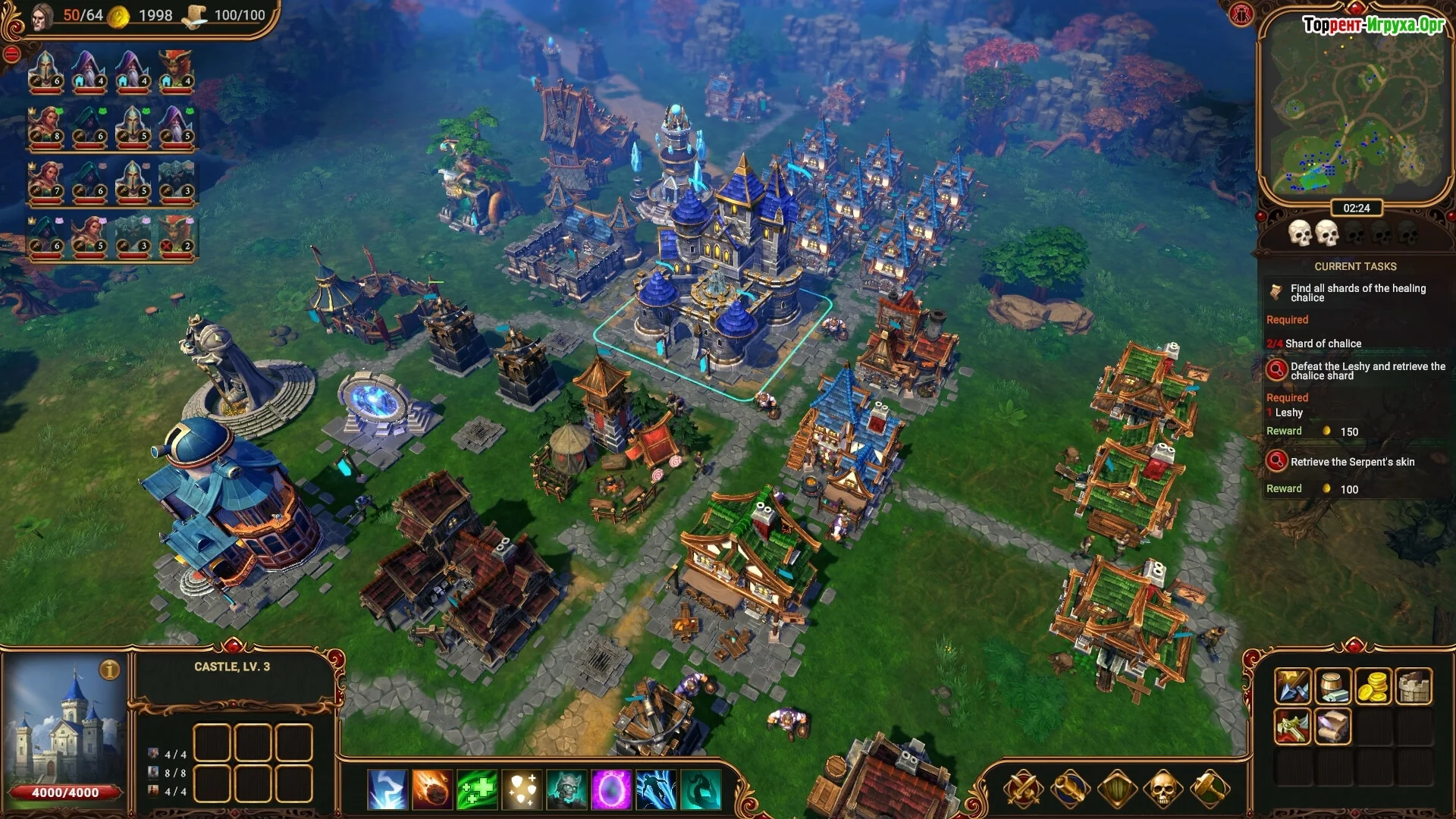Cast the teal serpent spell
1456x819 pixels.
701,789
